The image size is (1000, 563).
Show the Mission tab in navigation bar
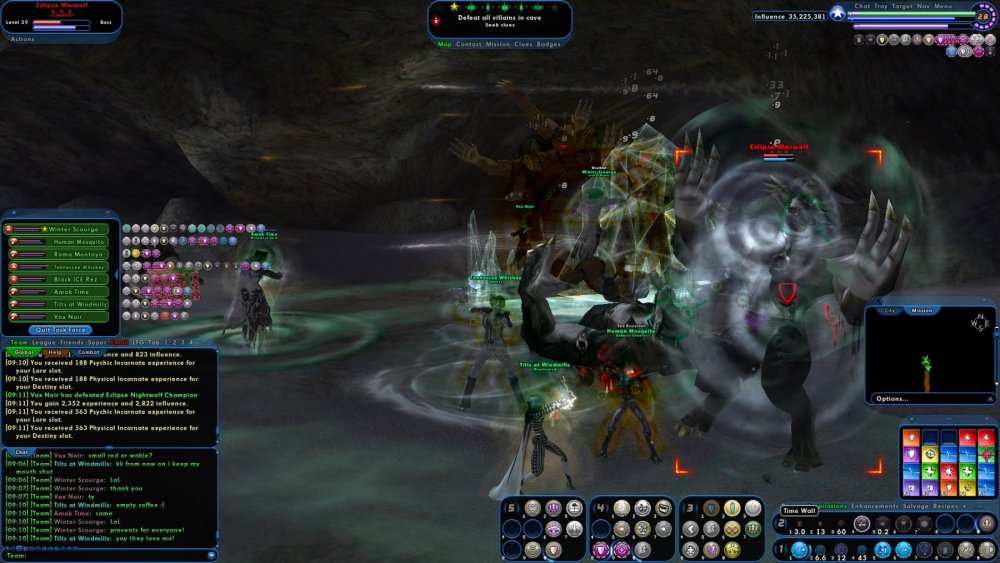[498, 44]
